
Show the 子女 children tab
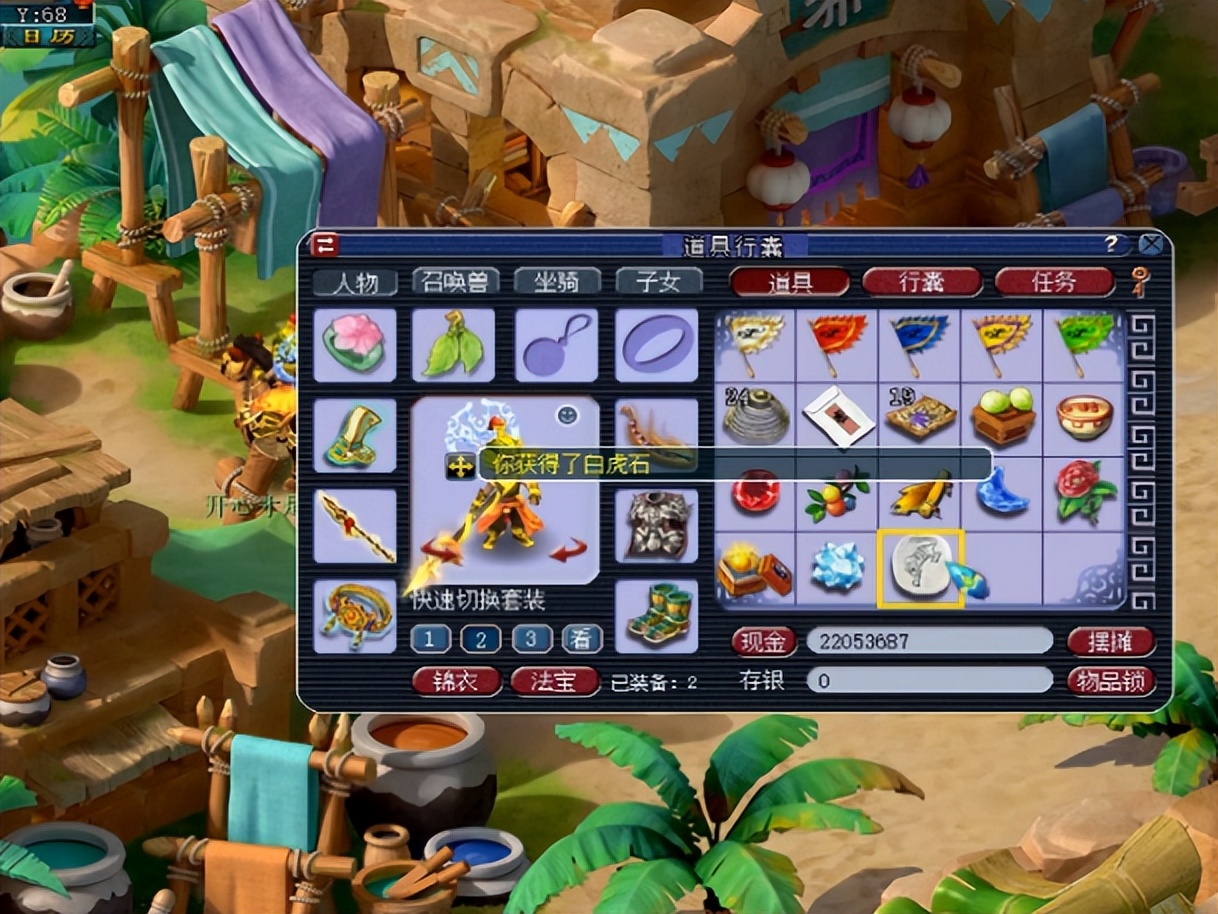click(x=658, y=282)
